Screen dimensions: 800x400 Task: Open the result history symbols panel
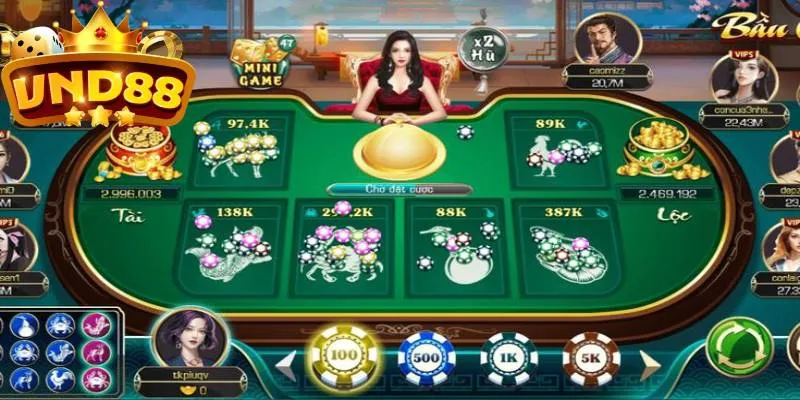pyautogui.click(x=60, y=352)
